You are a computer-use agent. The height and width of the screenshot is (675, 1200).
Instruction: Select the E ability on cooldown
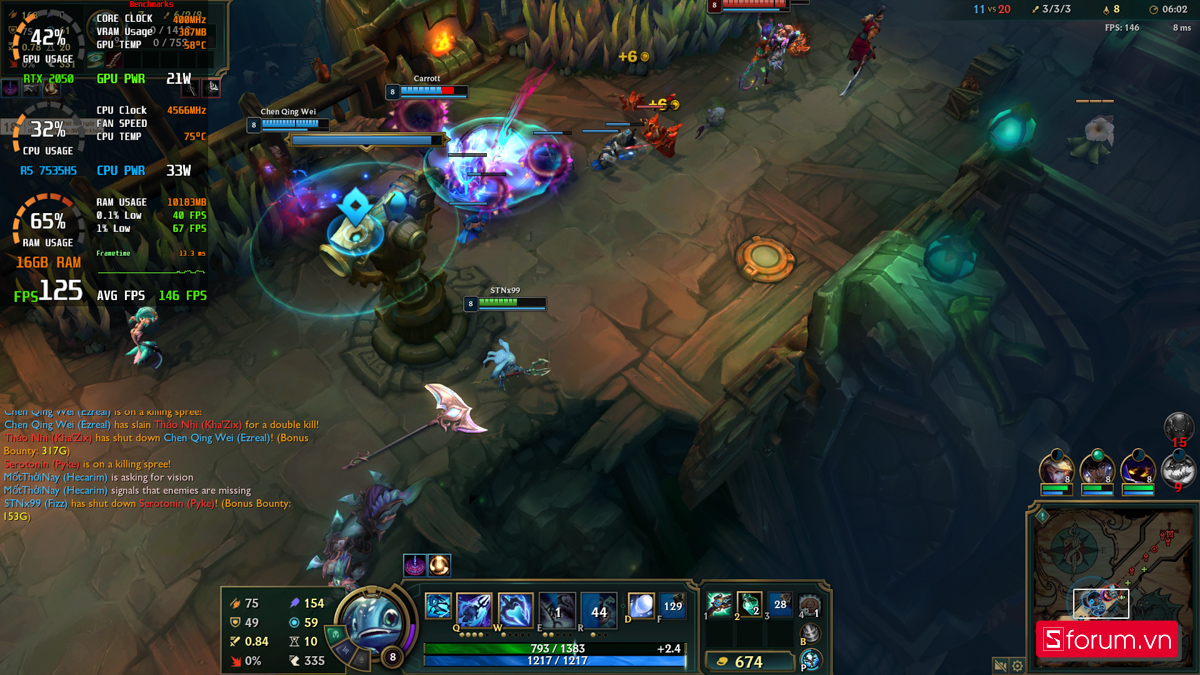[557, 609]
